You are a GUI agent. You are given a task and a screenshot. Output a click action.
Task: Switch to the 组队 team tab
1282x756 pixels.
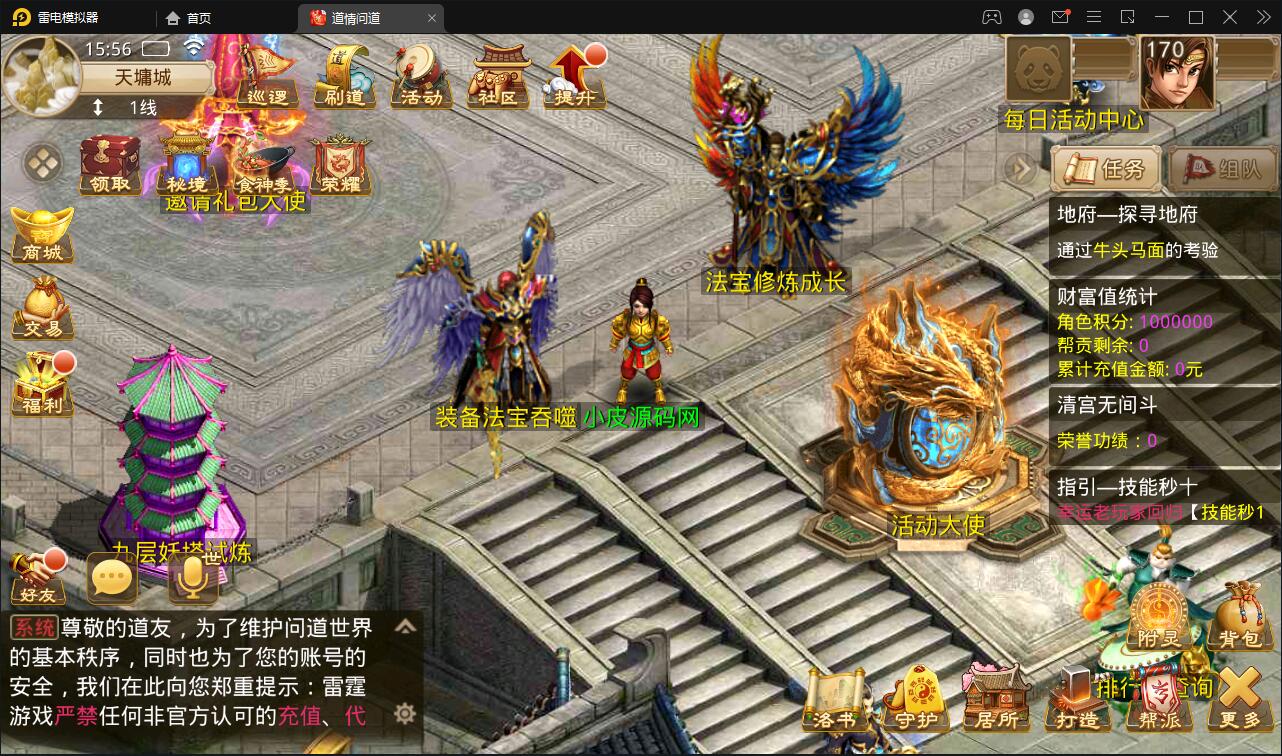pos(1221,169)
